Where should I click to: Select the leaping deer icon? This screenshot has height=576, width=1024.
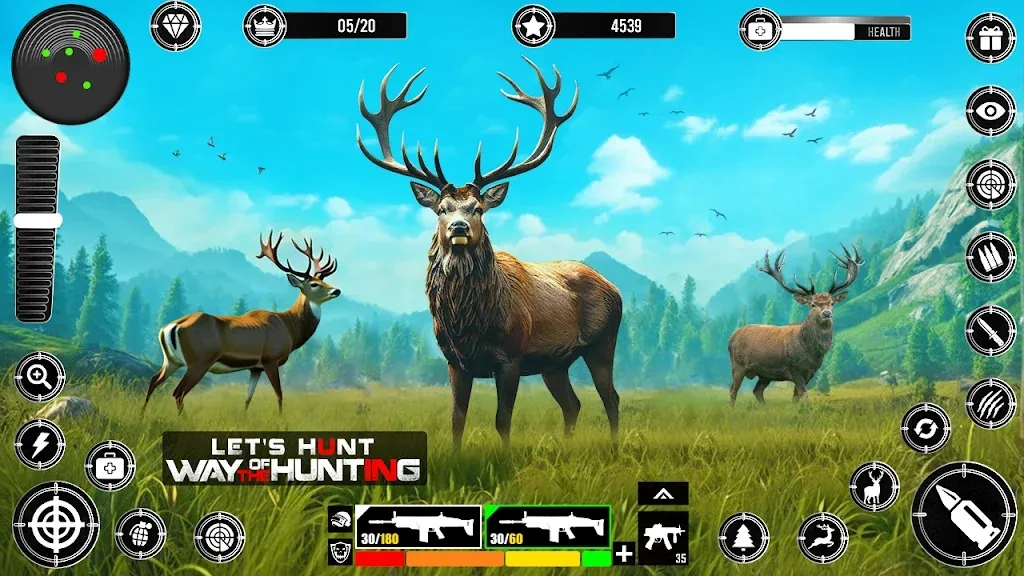(x=823, y=538)
